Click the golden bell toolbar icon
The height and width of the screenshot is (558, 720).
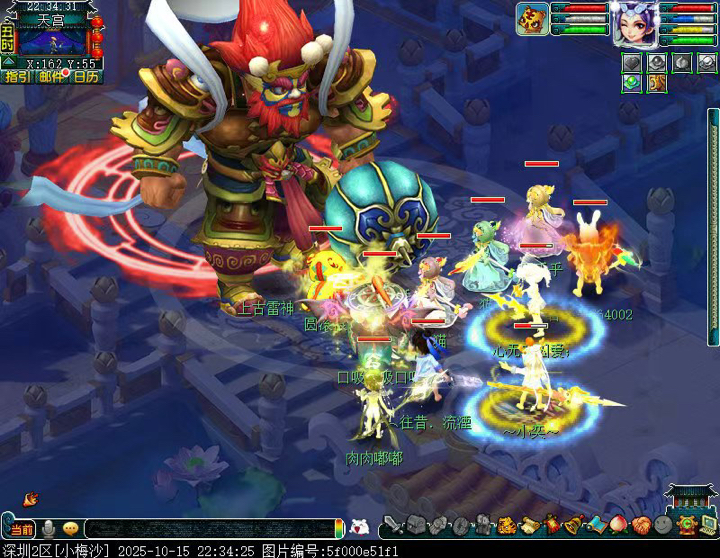[574, 526]
